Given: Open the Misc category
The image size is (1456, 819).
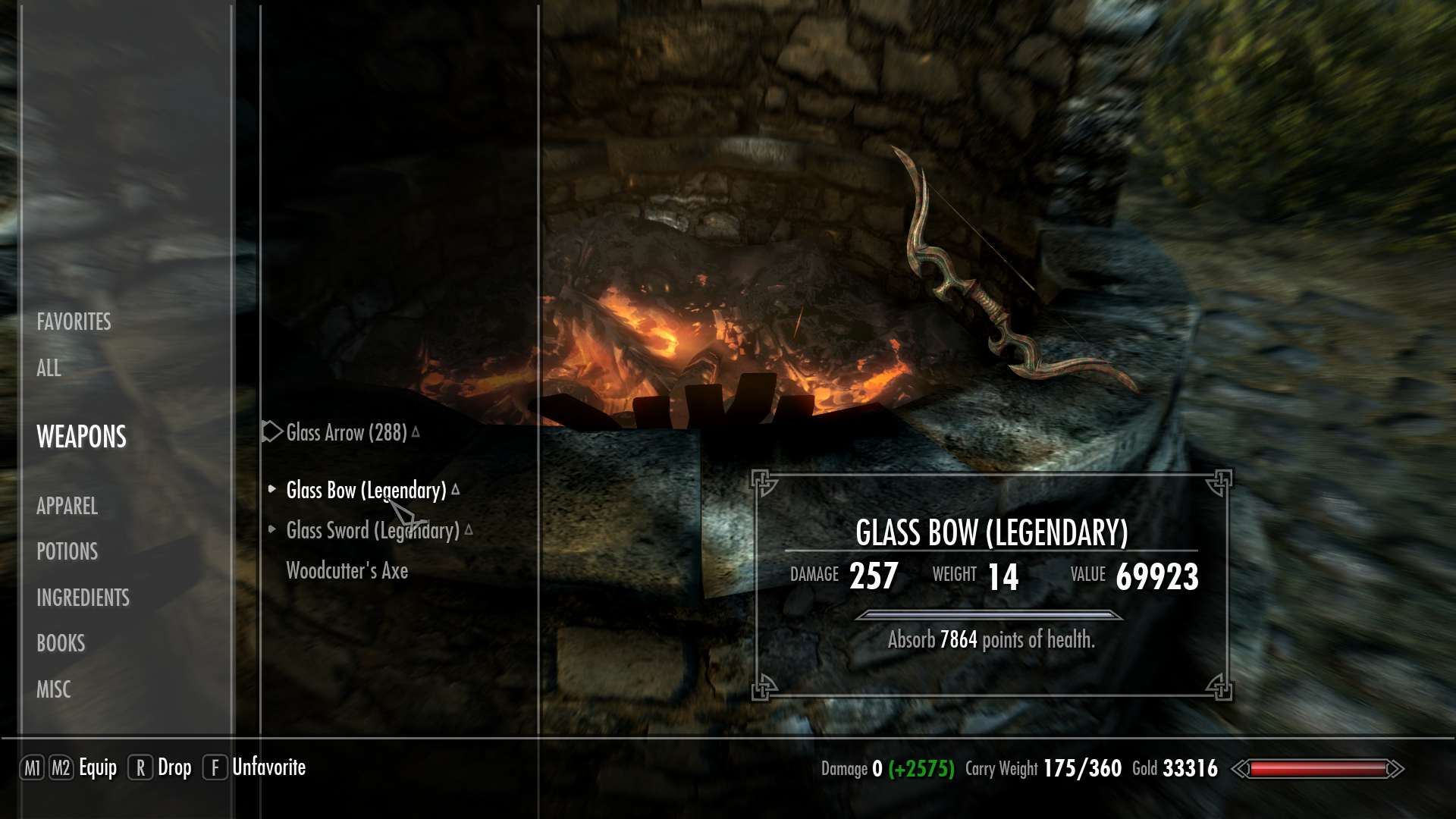Looking at the screenshot, I should [53, 689].
